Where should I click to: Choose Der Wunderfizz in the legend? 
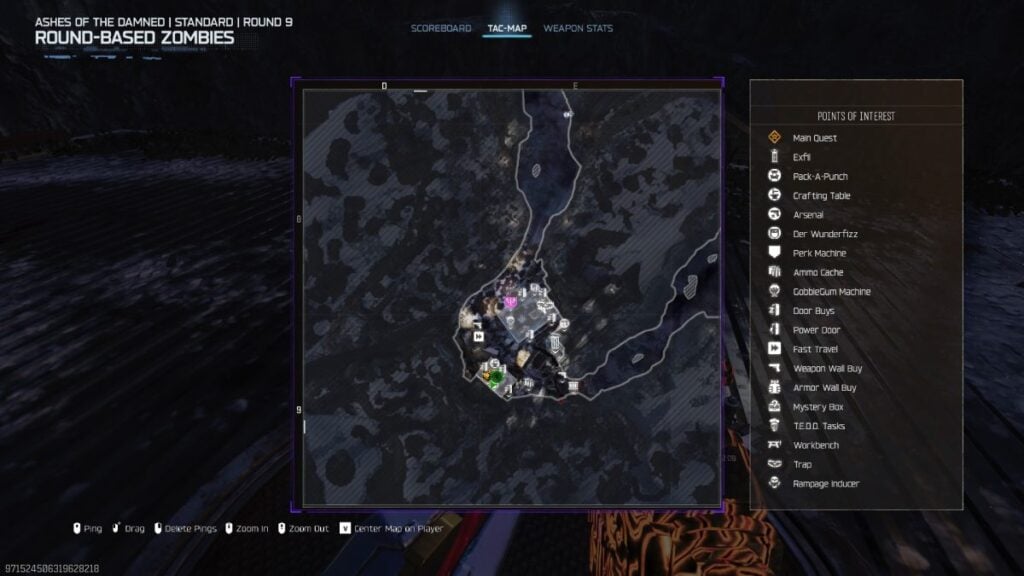click(824, 234)
